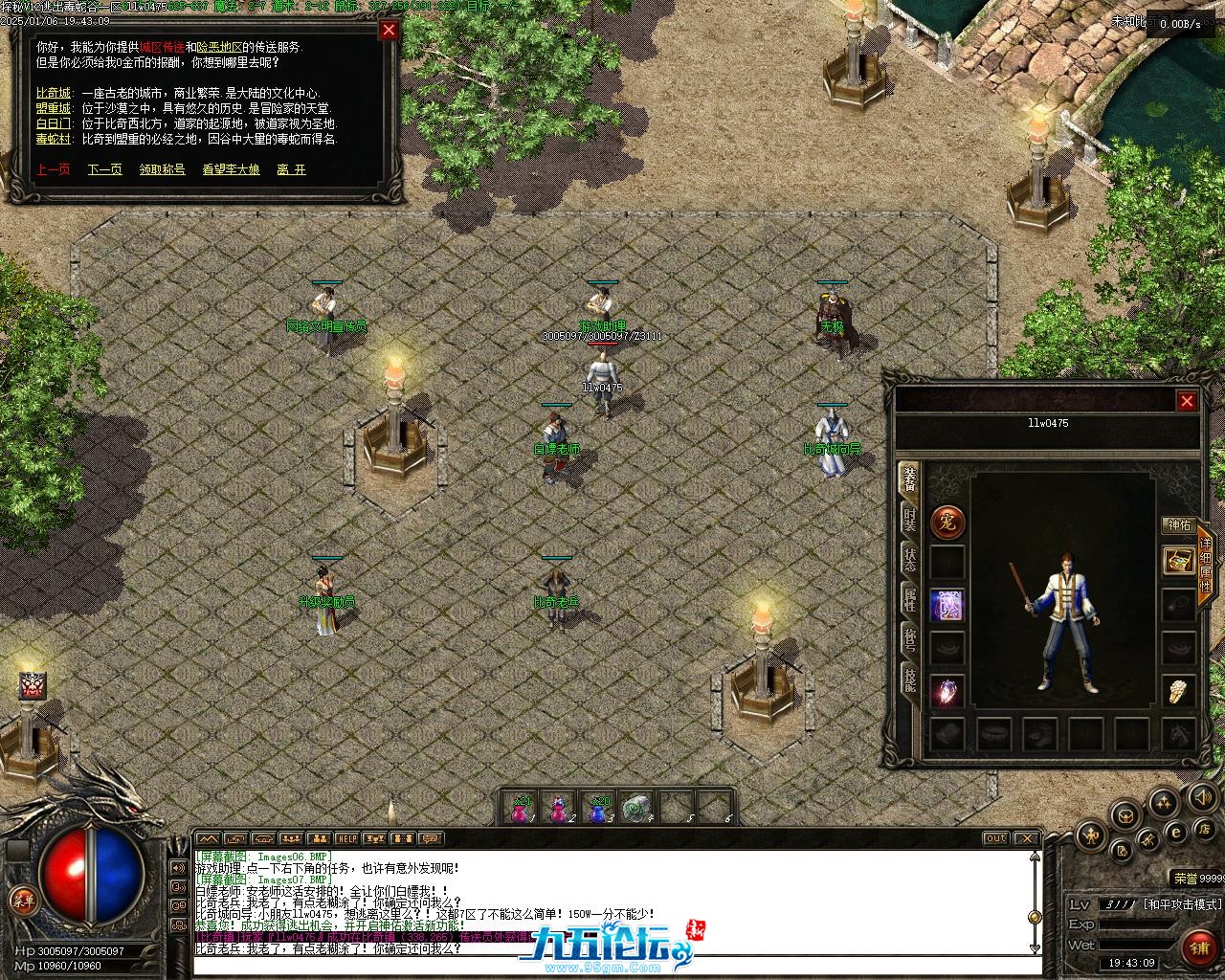Select 盟重城 teleport option
Viewport: 1225px width, 980px height.
[x=54, y=109]
